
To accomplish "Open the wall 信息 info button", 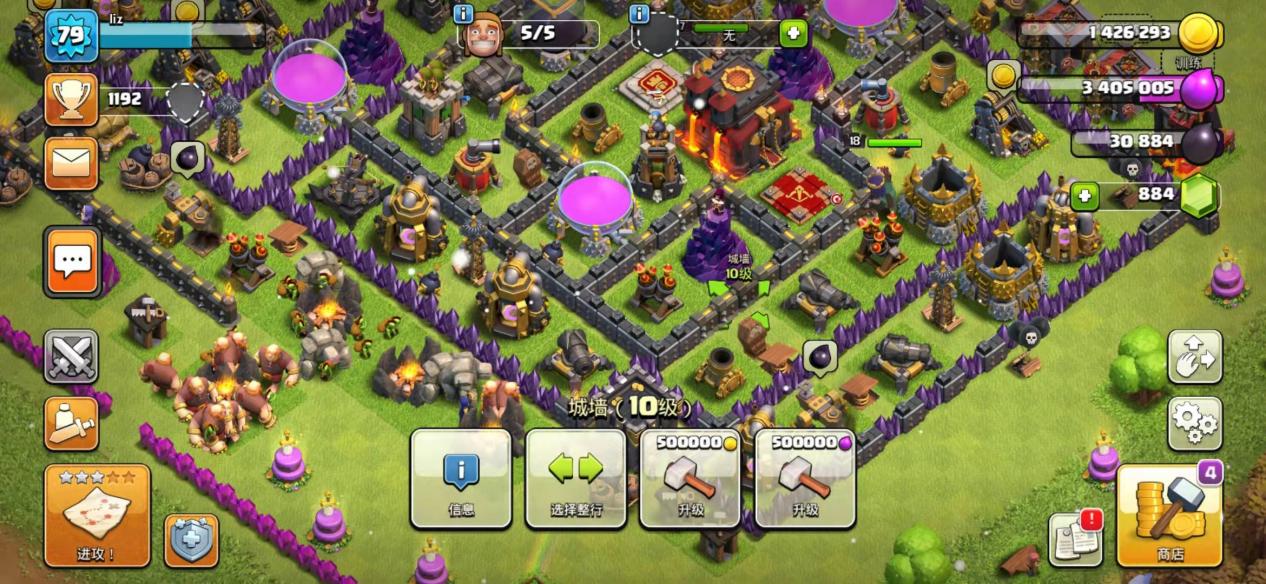I will coord(461,478).
